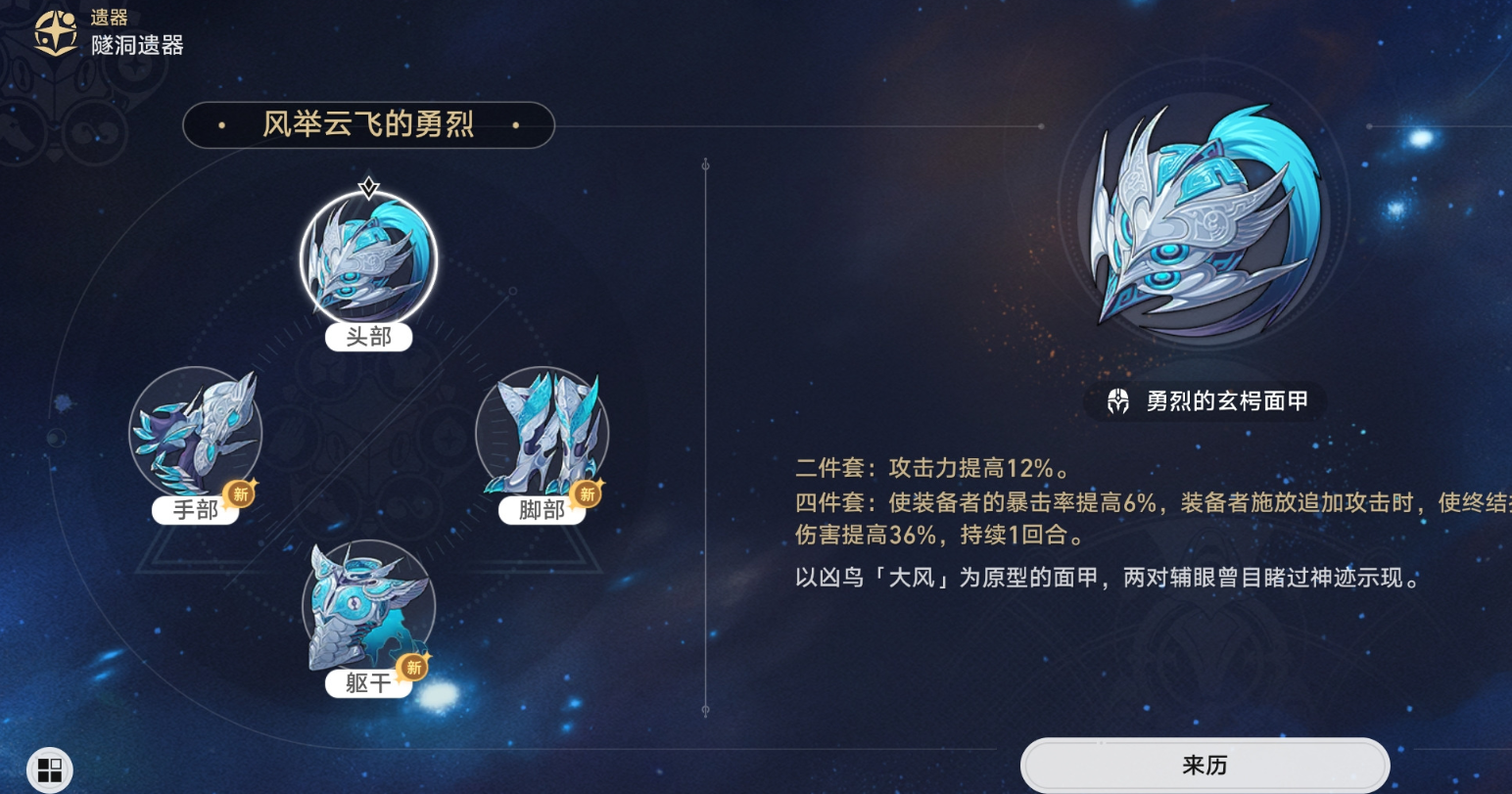Screen dimensions: 1512x794
Task: Click the emblem icon beside 勇烈的玄枵面甲
Action: (1117, 401)
